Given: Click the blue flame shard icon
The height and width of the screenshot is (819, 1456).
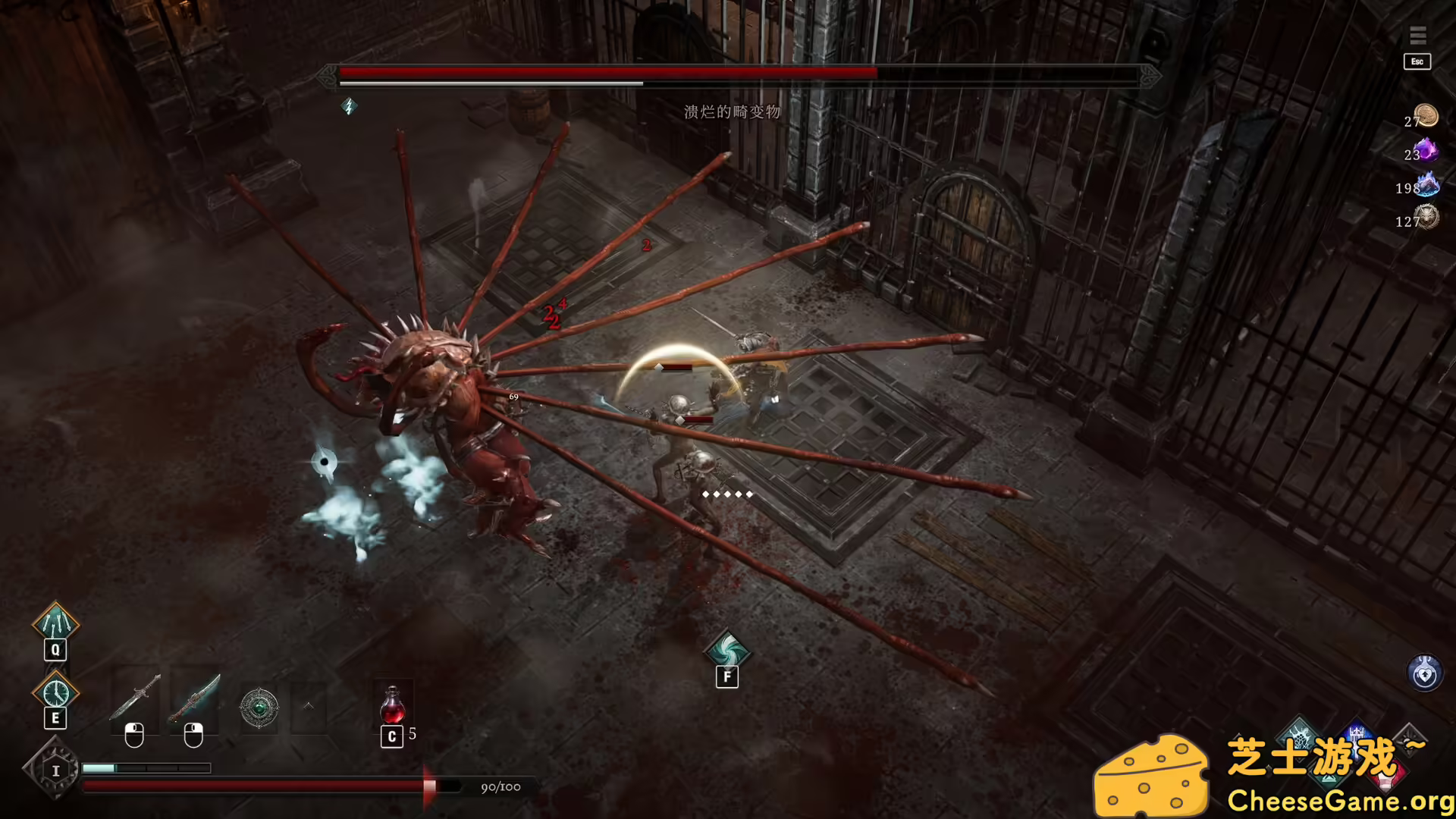Looking at the screenshot, I should [x=1426, y=184].
